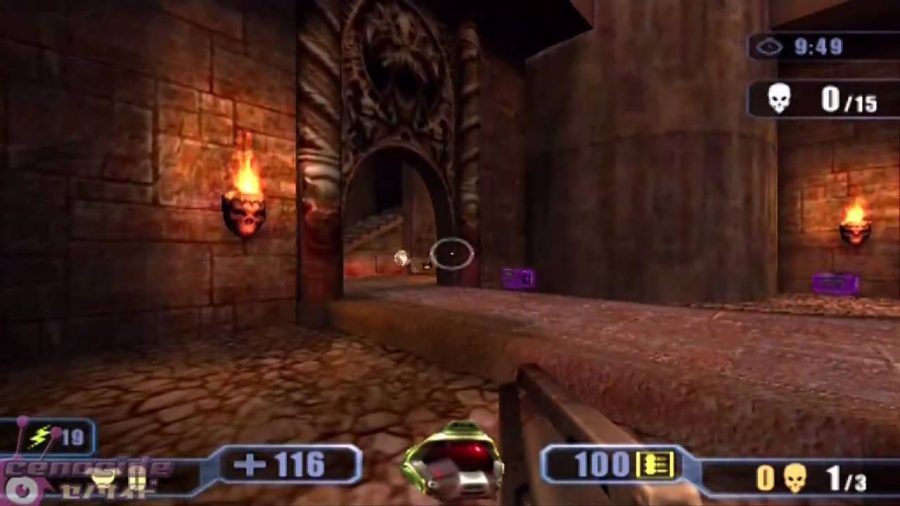Click the lightning bolt ammo icon

(40, 437)
